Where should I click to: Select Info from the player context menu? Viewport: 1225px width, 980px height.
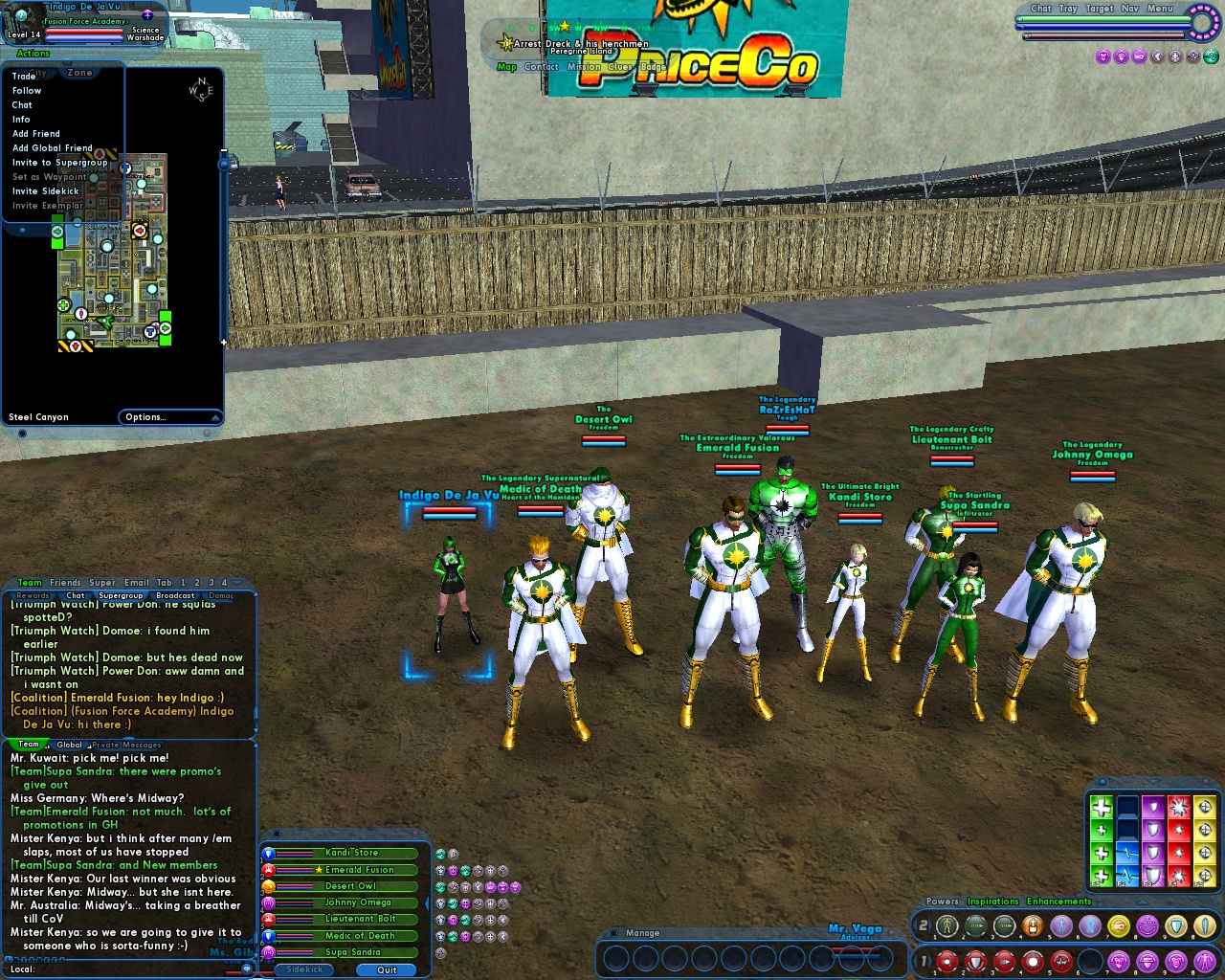click(x=22, y=119)
